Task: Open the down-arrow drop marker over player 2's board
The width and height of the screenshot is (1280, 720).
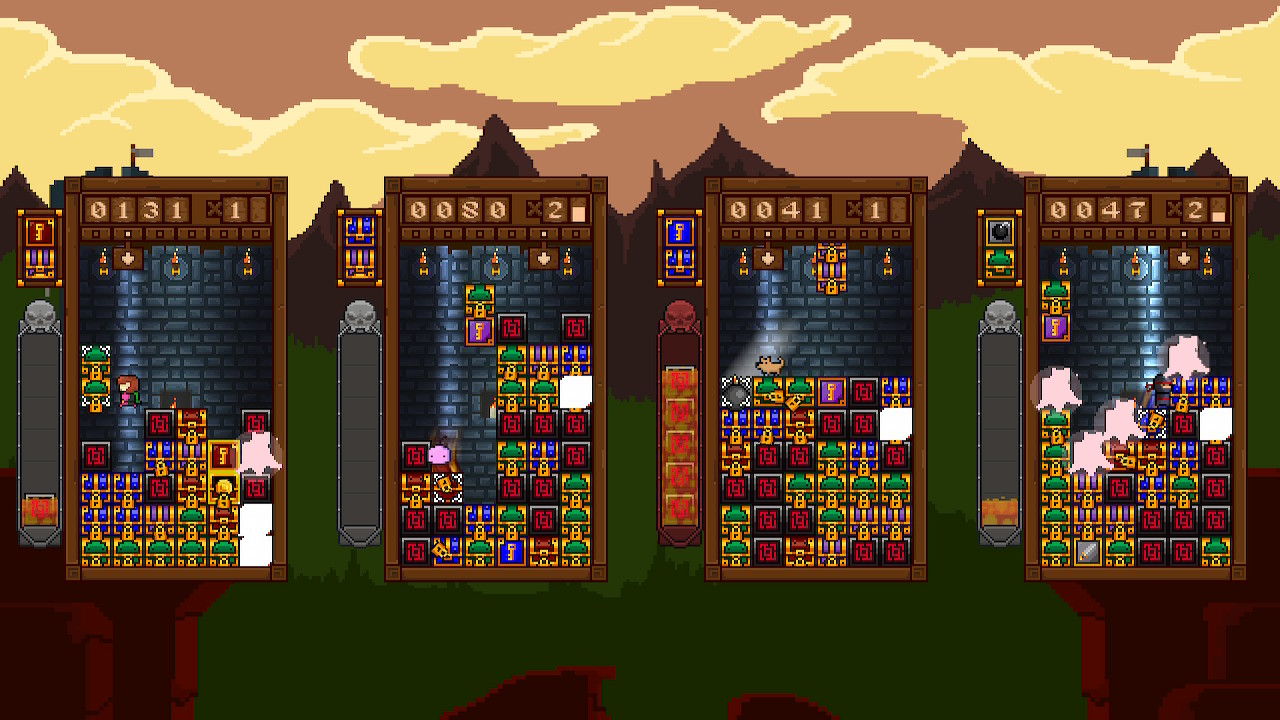Action: [x=543, y=258]
